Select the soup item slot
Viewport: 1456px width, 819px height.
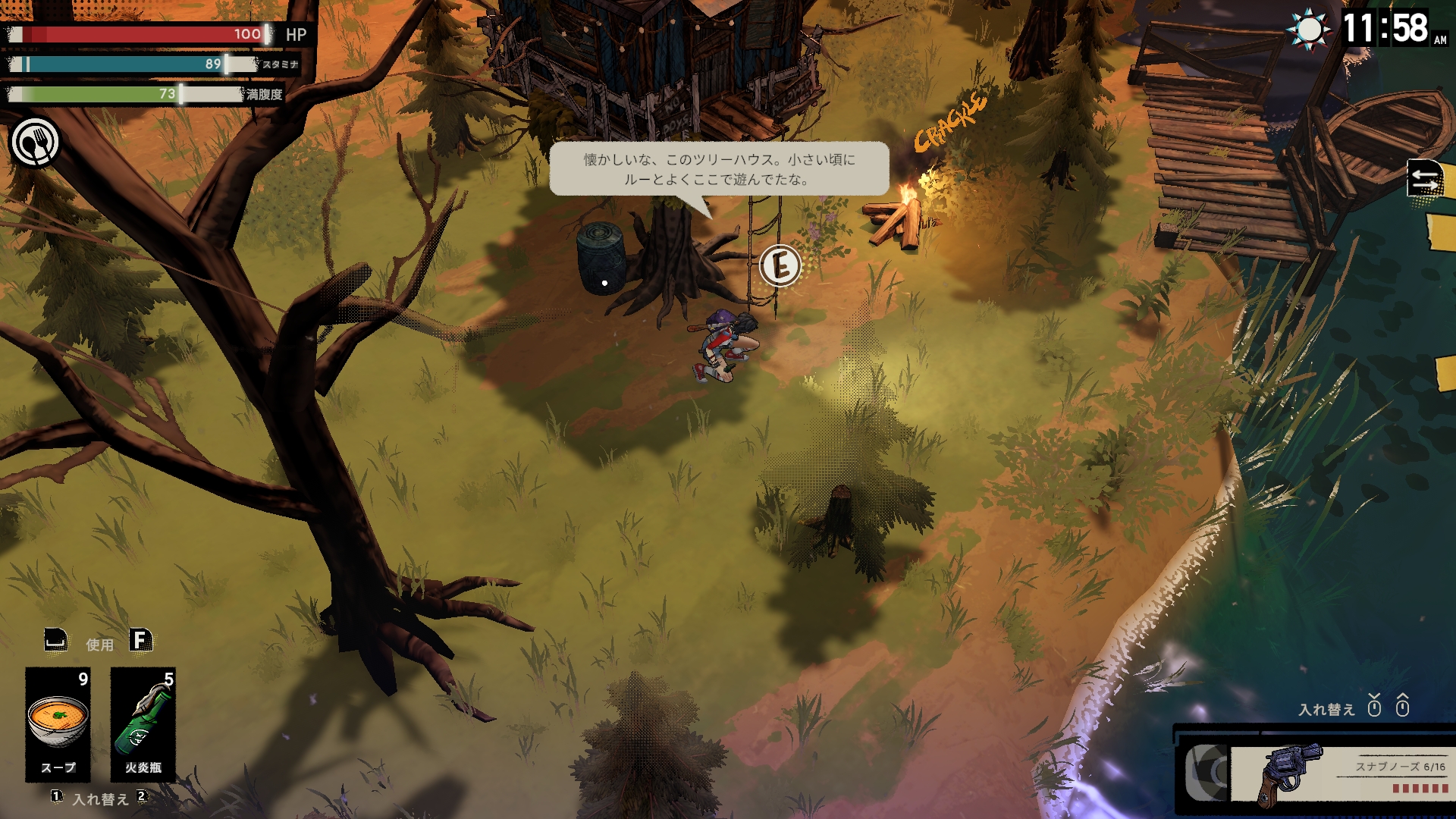(58, 723)
